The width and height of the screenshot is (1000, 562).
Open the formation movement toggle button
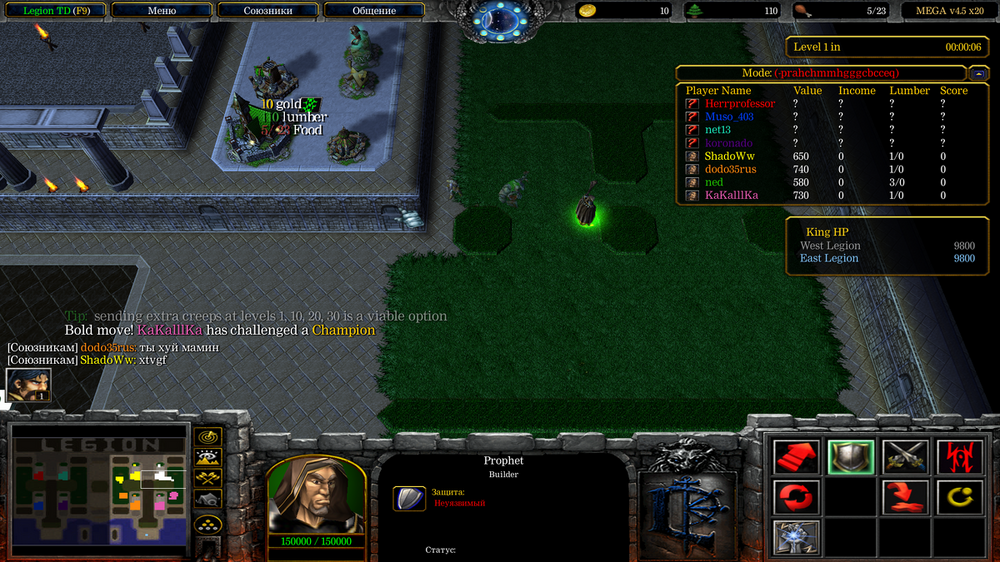pyautogui.click(x=208, y=524)
